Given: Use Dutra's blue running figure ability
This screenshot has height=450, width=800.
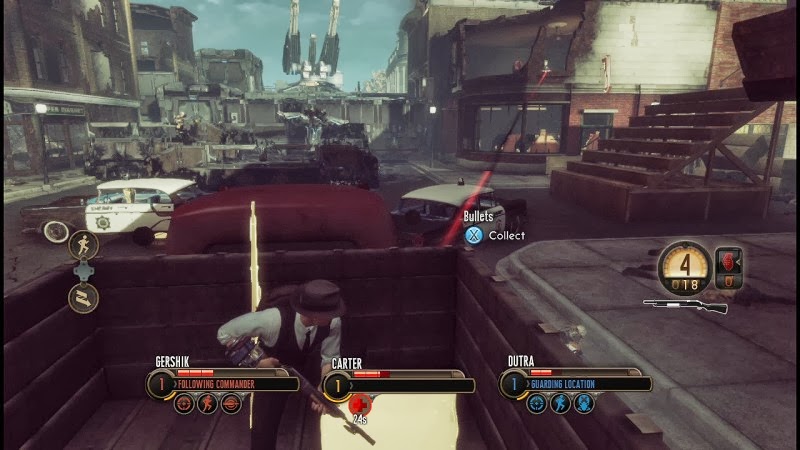Looking at the screenshot, I should click(x=558, y=402).
